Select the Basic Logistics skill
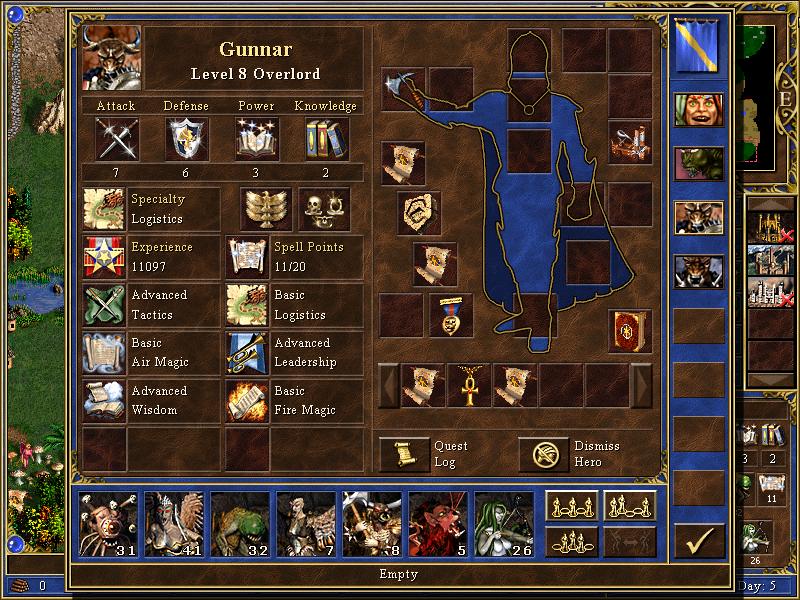The width and height of the screenshot is (800, 600). (247, 306)
